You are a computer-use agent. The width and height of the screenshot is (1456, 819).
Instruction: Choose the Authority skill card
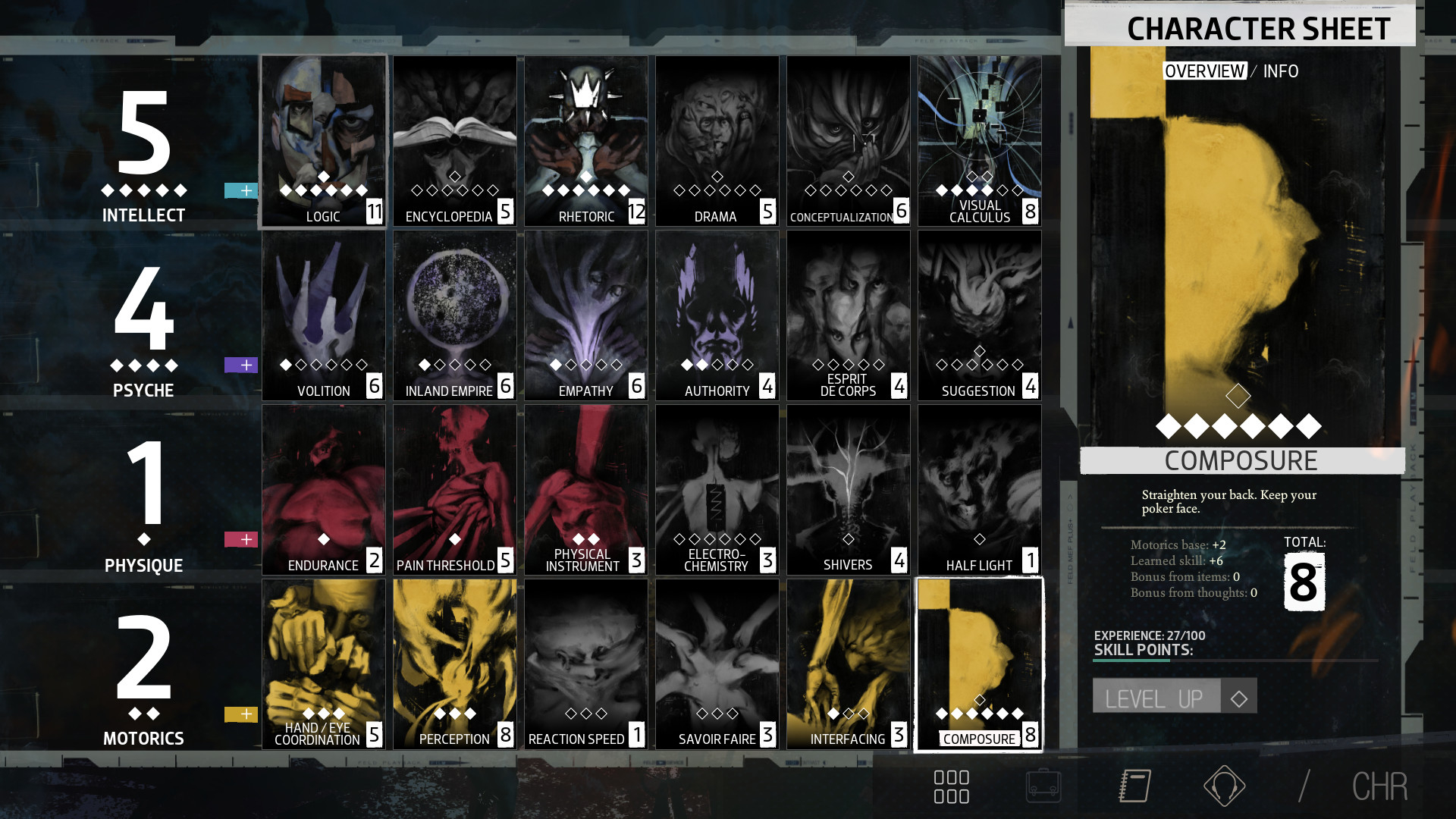click(717, 315)
